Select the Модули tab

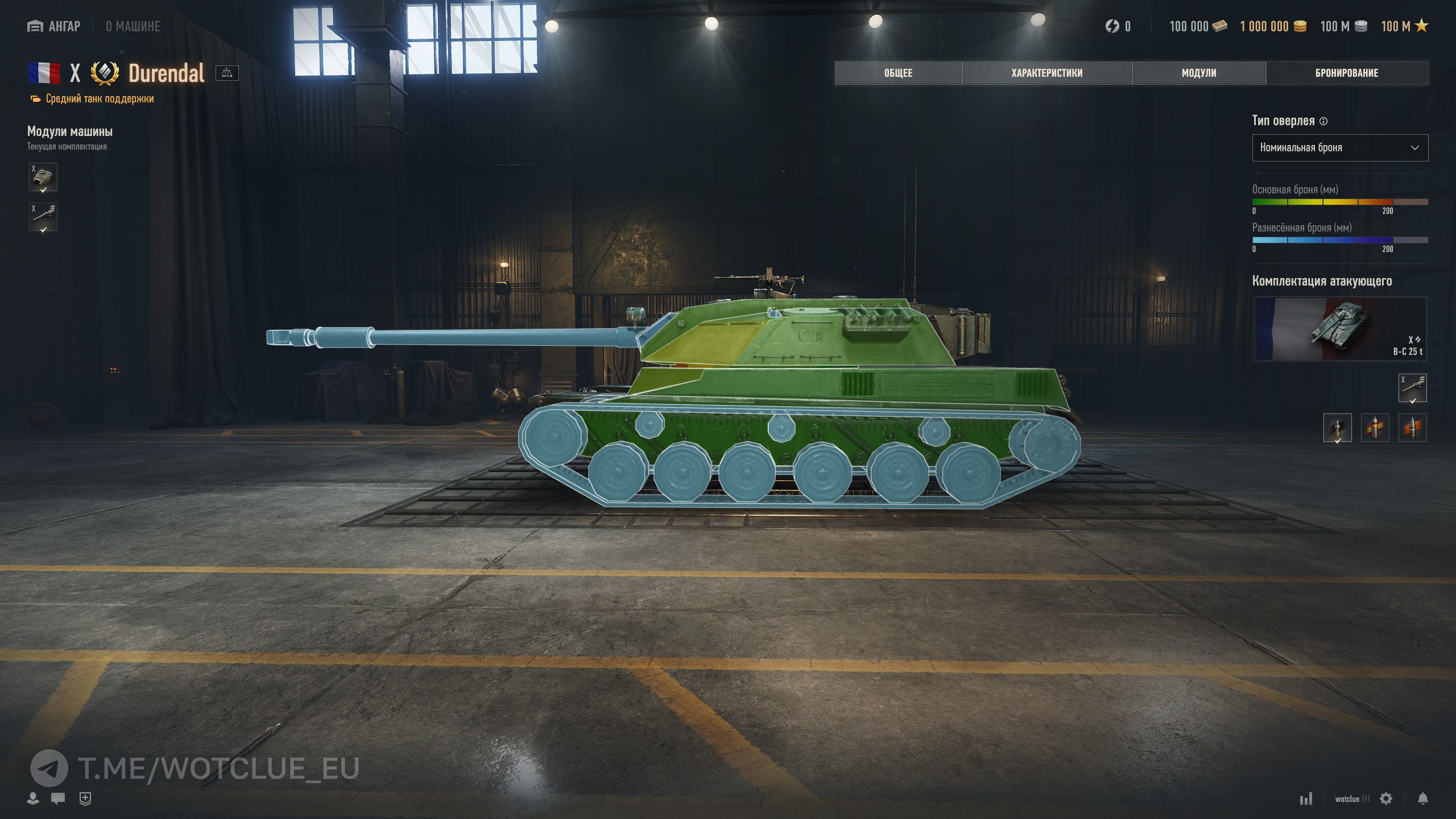click(x=1198, y=73)
